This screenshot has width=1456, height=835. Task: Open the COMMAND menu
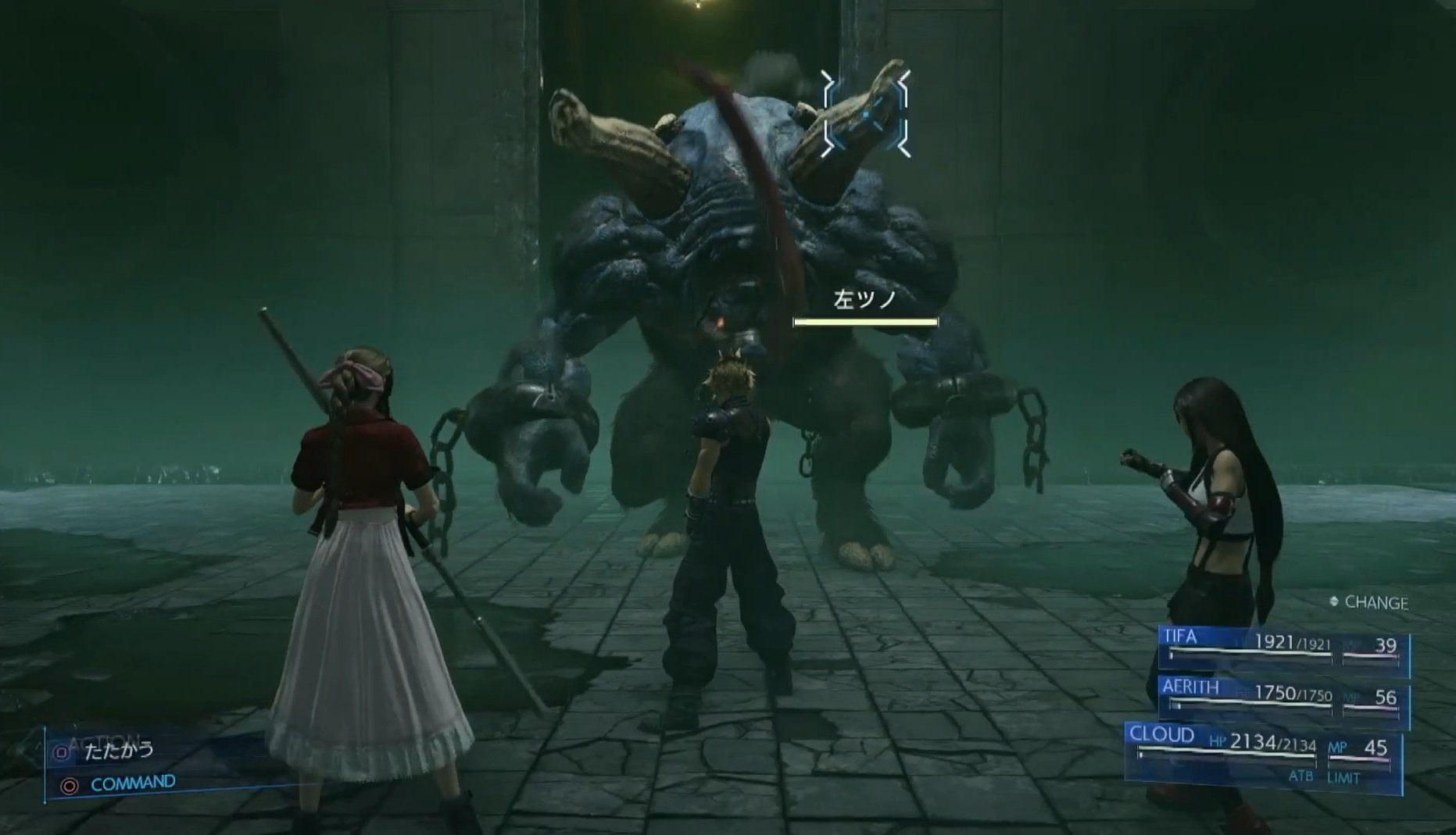[132, 783]
